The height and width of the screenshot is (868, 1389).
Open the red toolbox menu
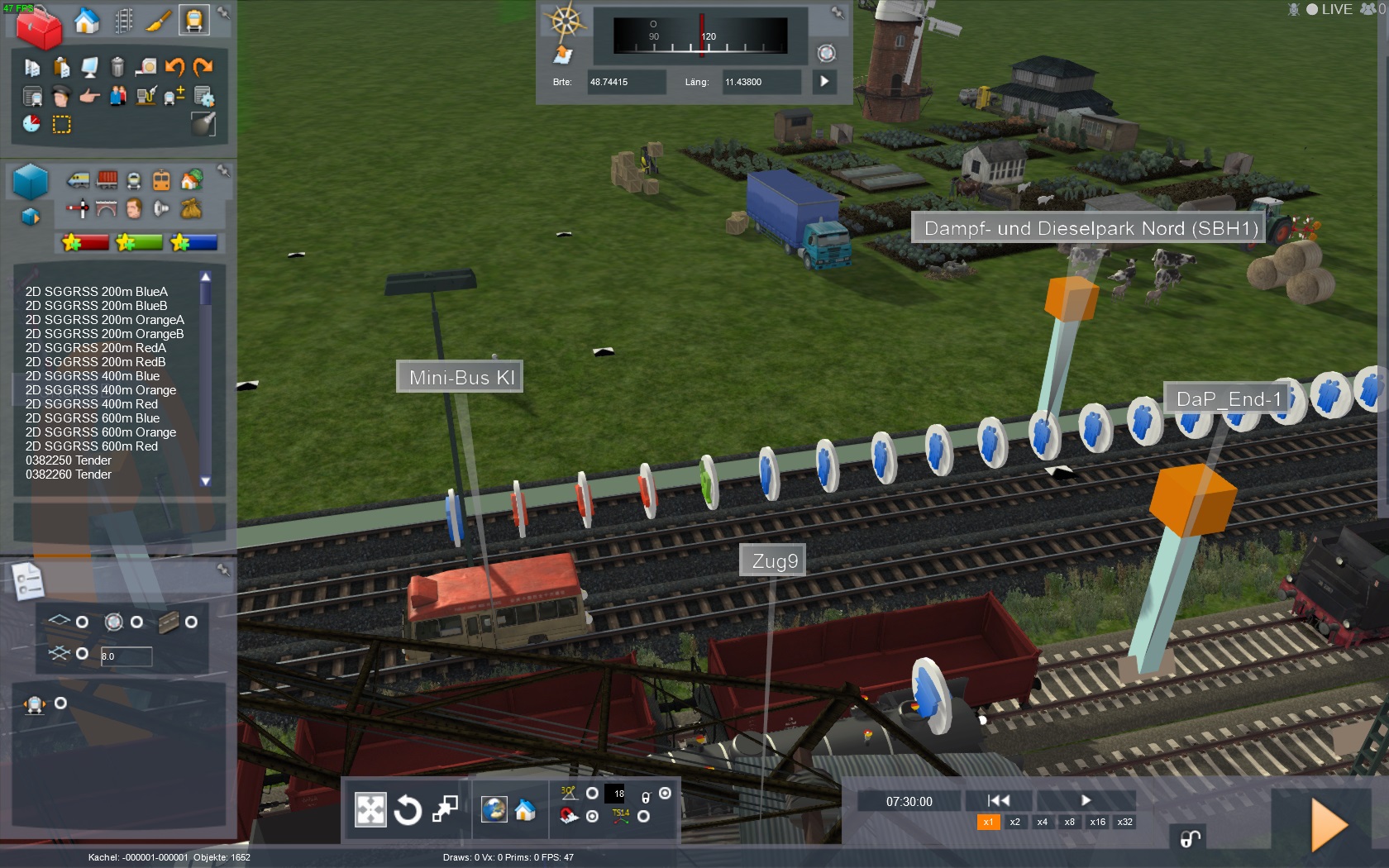38,27
